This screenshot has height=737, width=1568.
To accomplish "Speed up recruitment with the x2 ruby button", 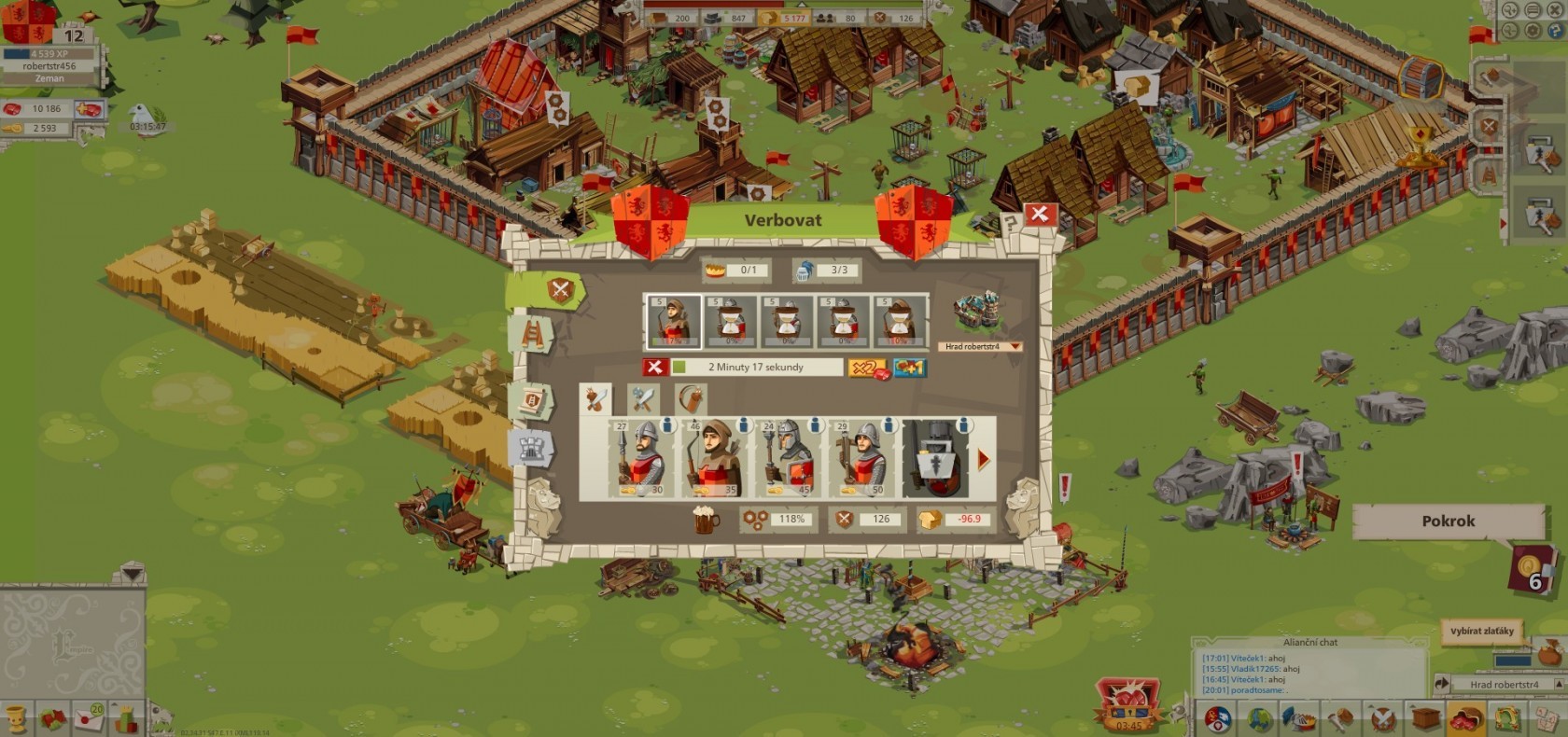I will (867, 368).
